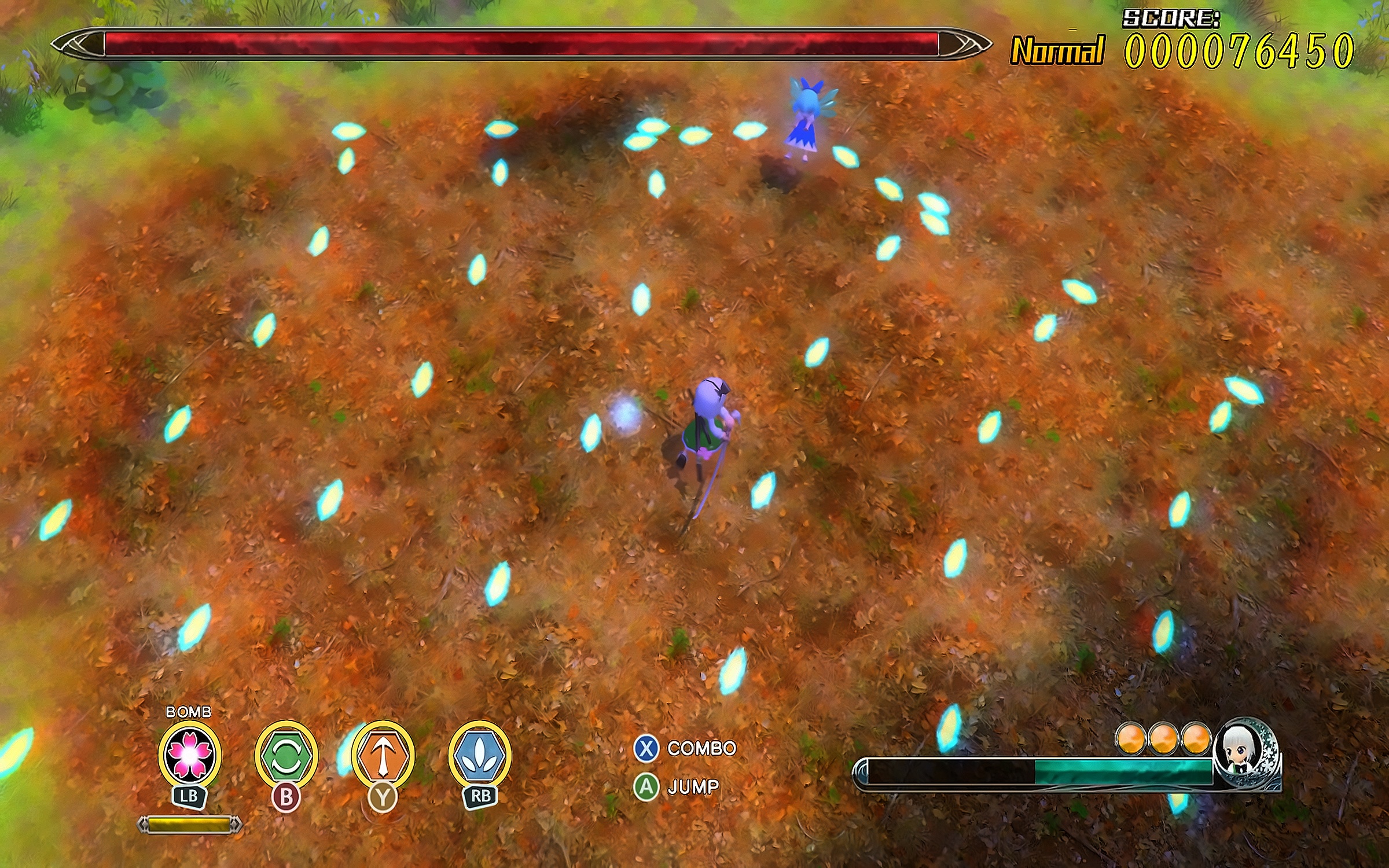This screenshot has width=1389, height=868.
Task: Select the blue three-blade skill icon
Action: click(480, 755)
